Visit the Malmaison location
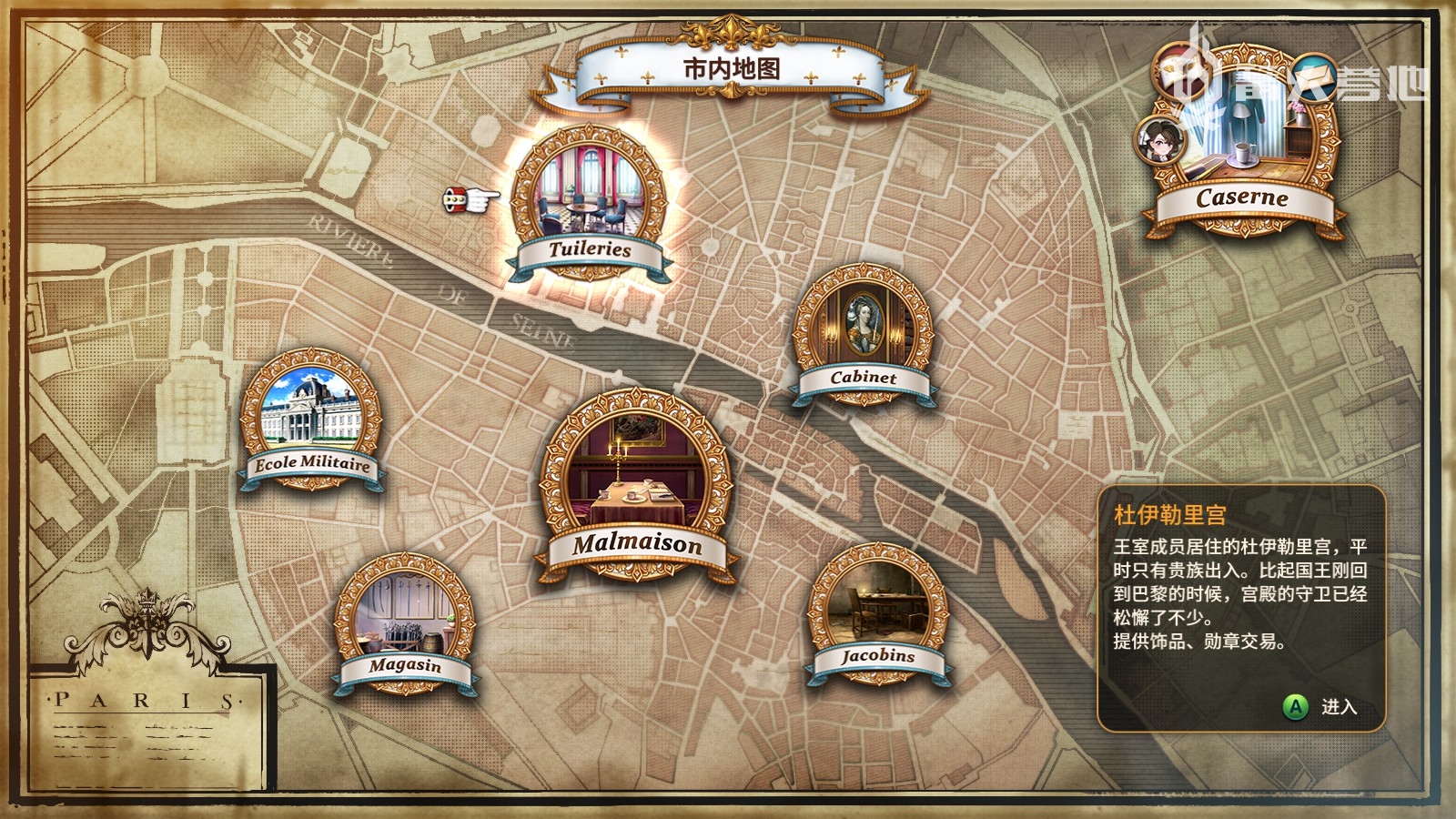 click(636, 482)
